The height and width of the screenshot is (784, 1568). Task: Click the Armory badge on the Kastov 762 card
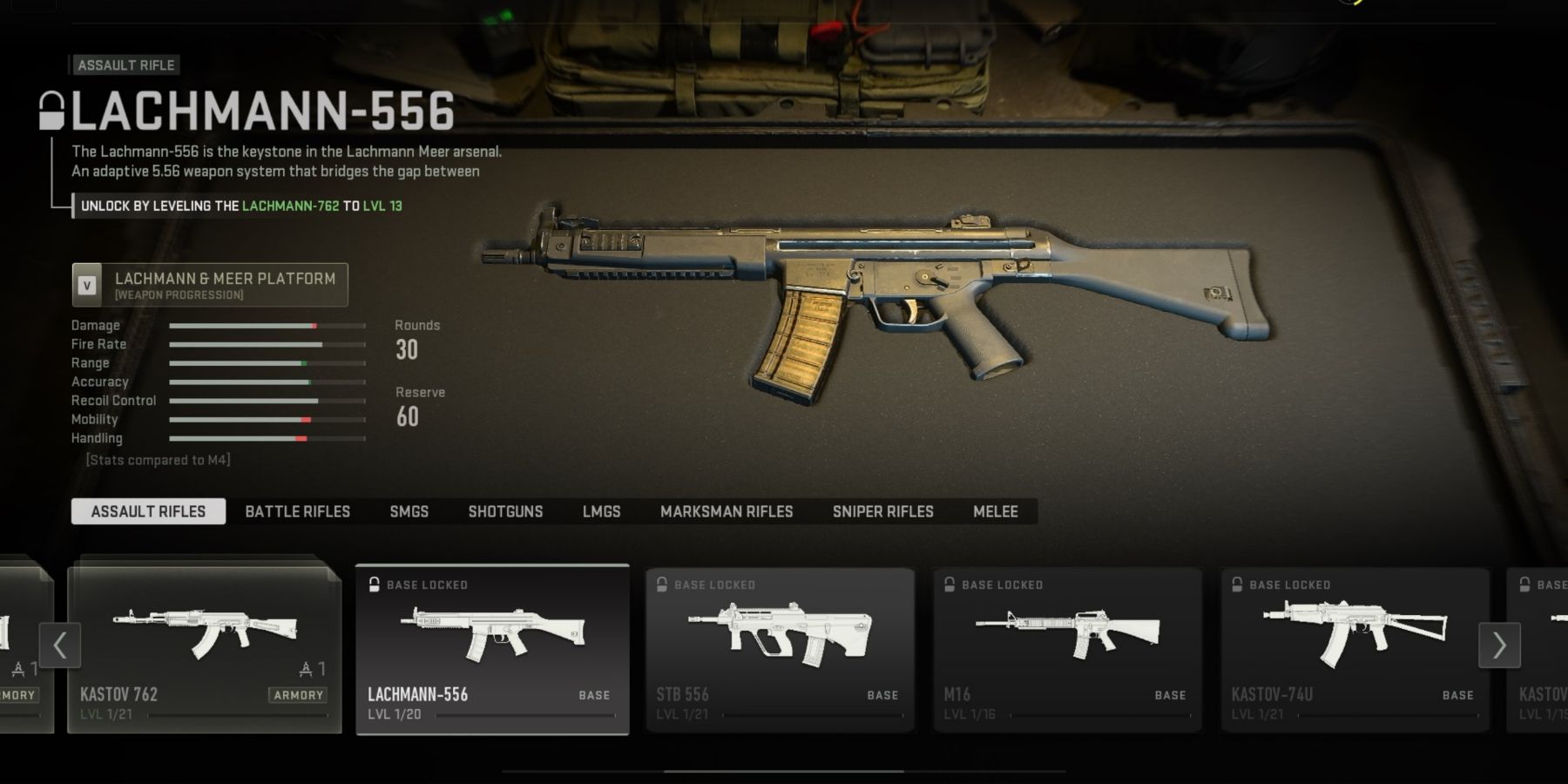(x=299, y=695)
